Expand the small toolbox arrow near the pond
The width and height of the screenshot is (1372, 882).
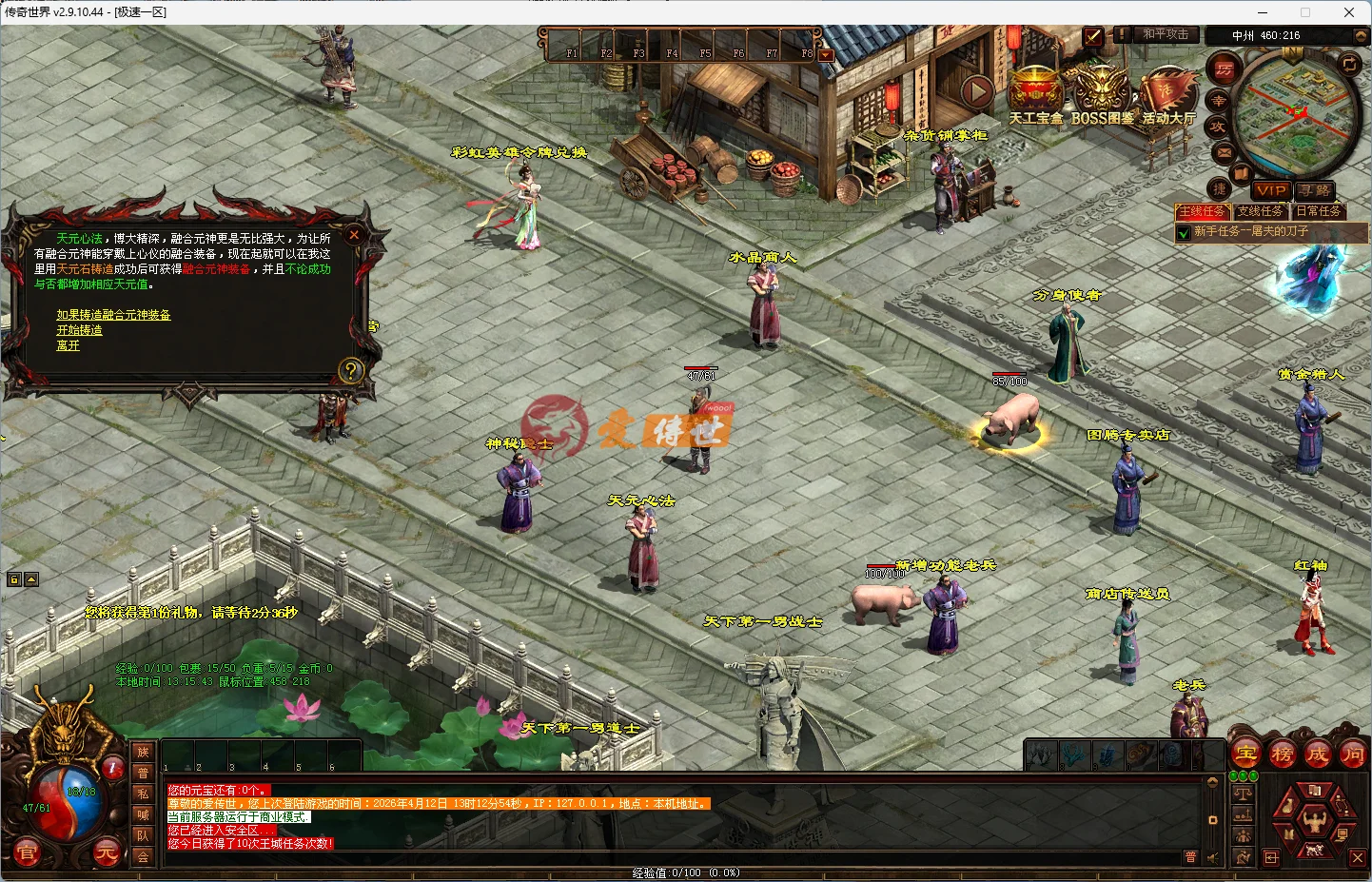(x=31, y=578)
